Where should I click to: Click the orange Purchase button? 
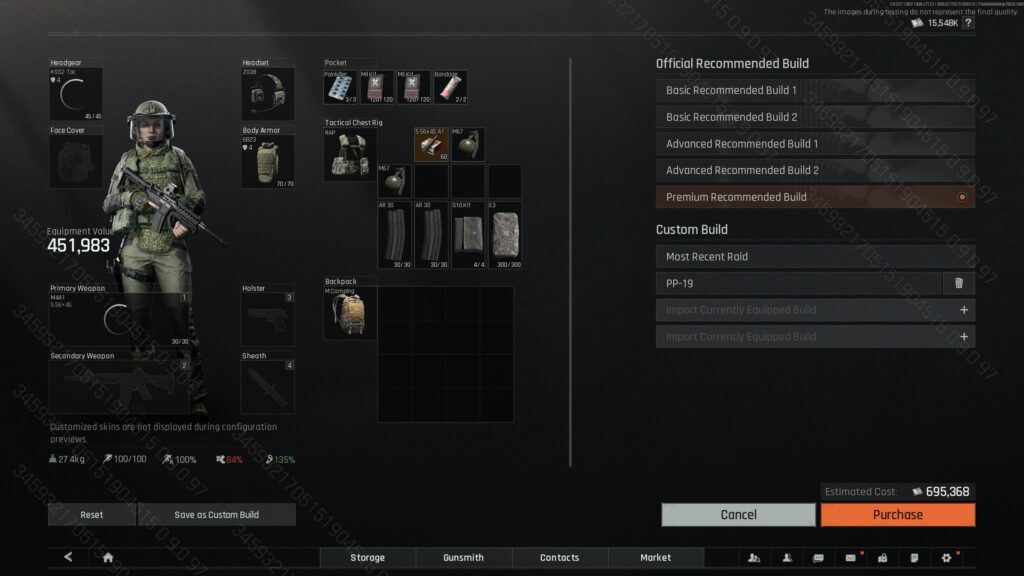[x=897, y=515]
